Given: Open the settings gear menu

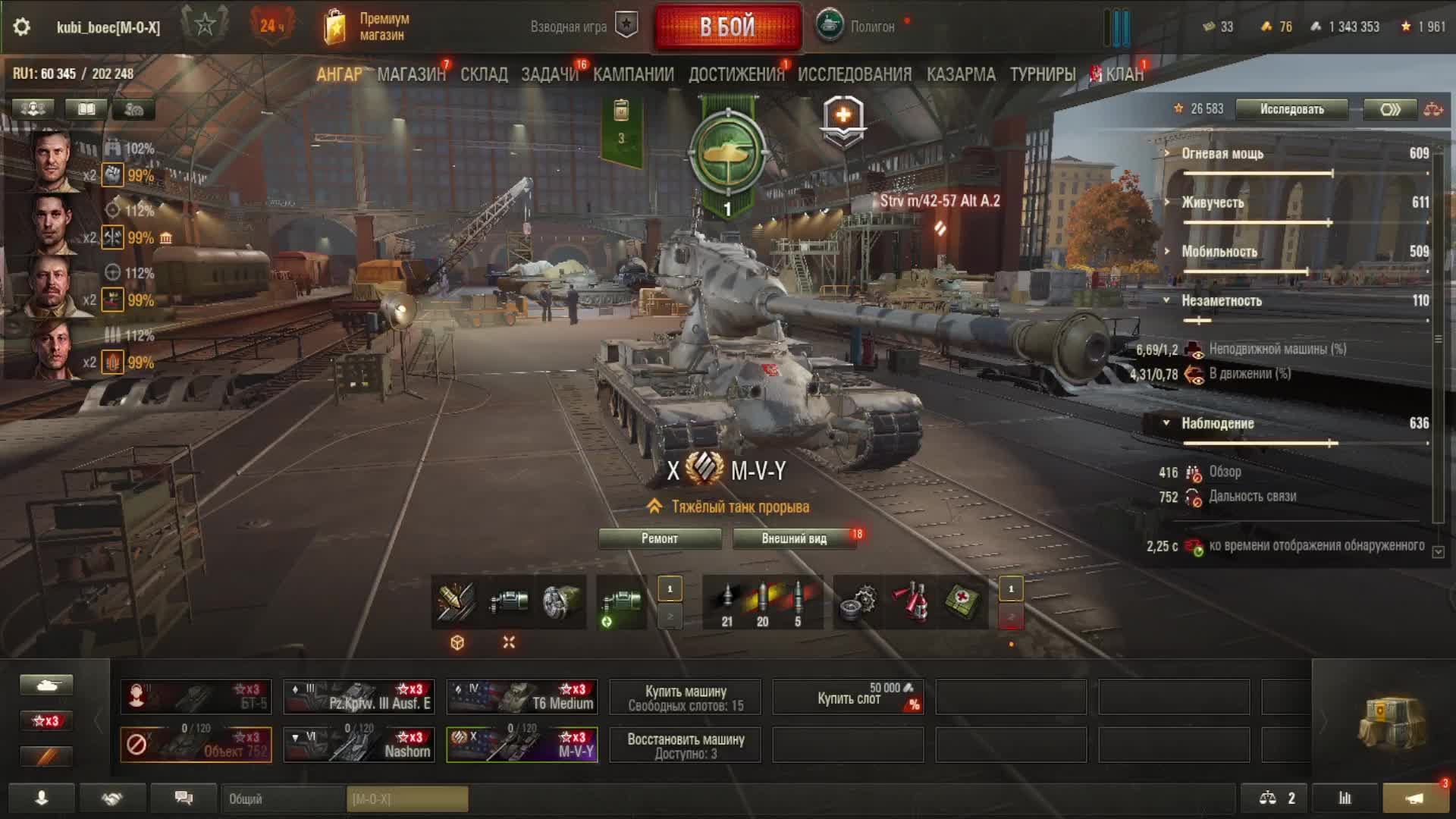Looking at the screenshot, I should [x=22, y=27].
